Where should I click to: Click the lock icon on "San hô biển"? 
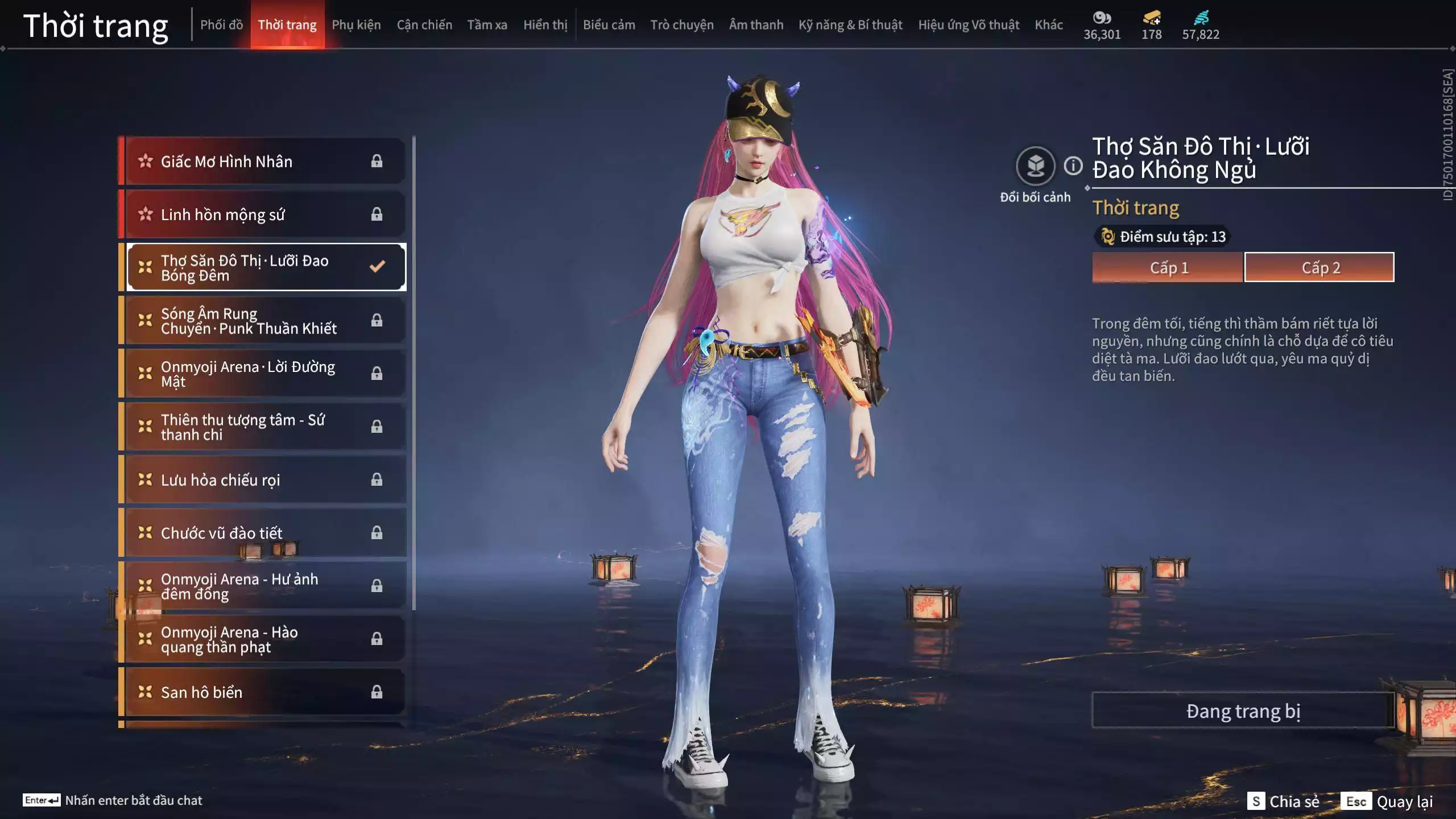(377, 692)
